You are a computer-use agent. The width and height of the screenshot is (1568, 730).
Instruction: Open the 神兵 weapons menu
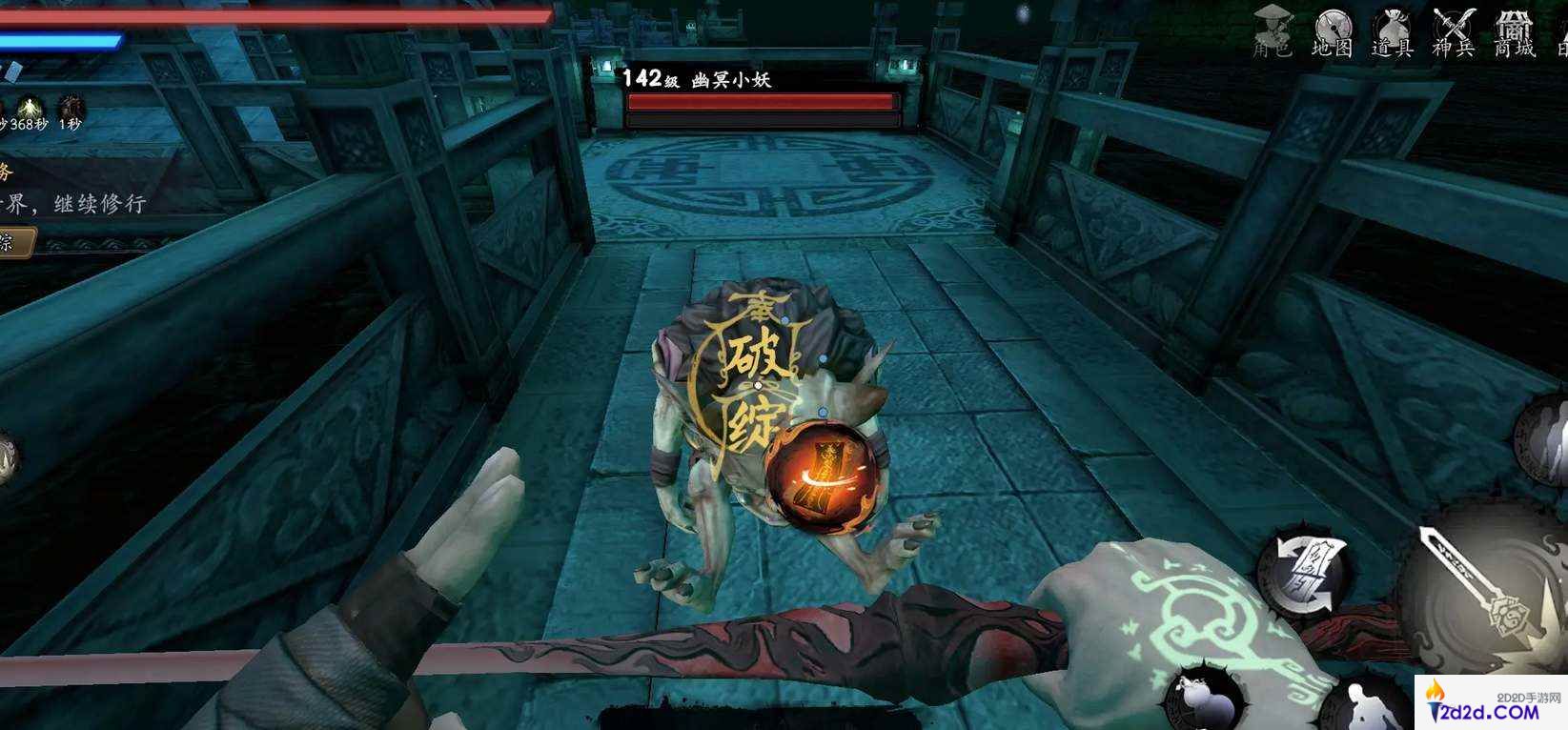coord(1454,32)
